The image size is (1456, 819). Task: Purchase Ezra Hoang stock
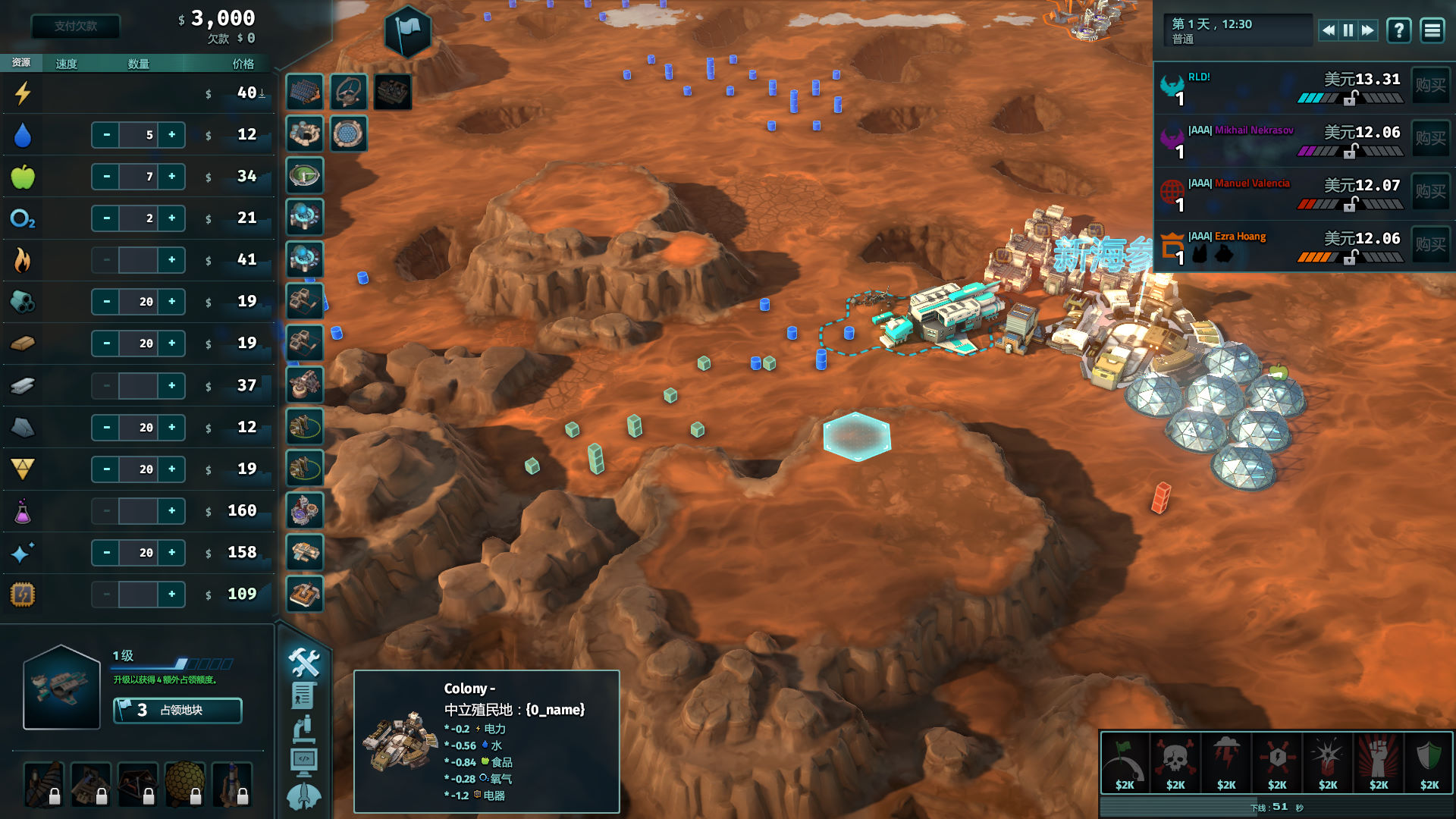point(1430,244)
